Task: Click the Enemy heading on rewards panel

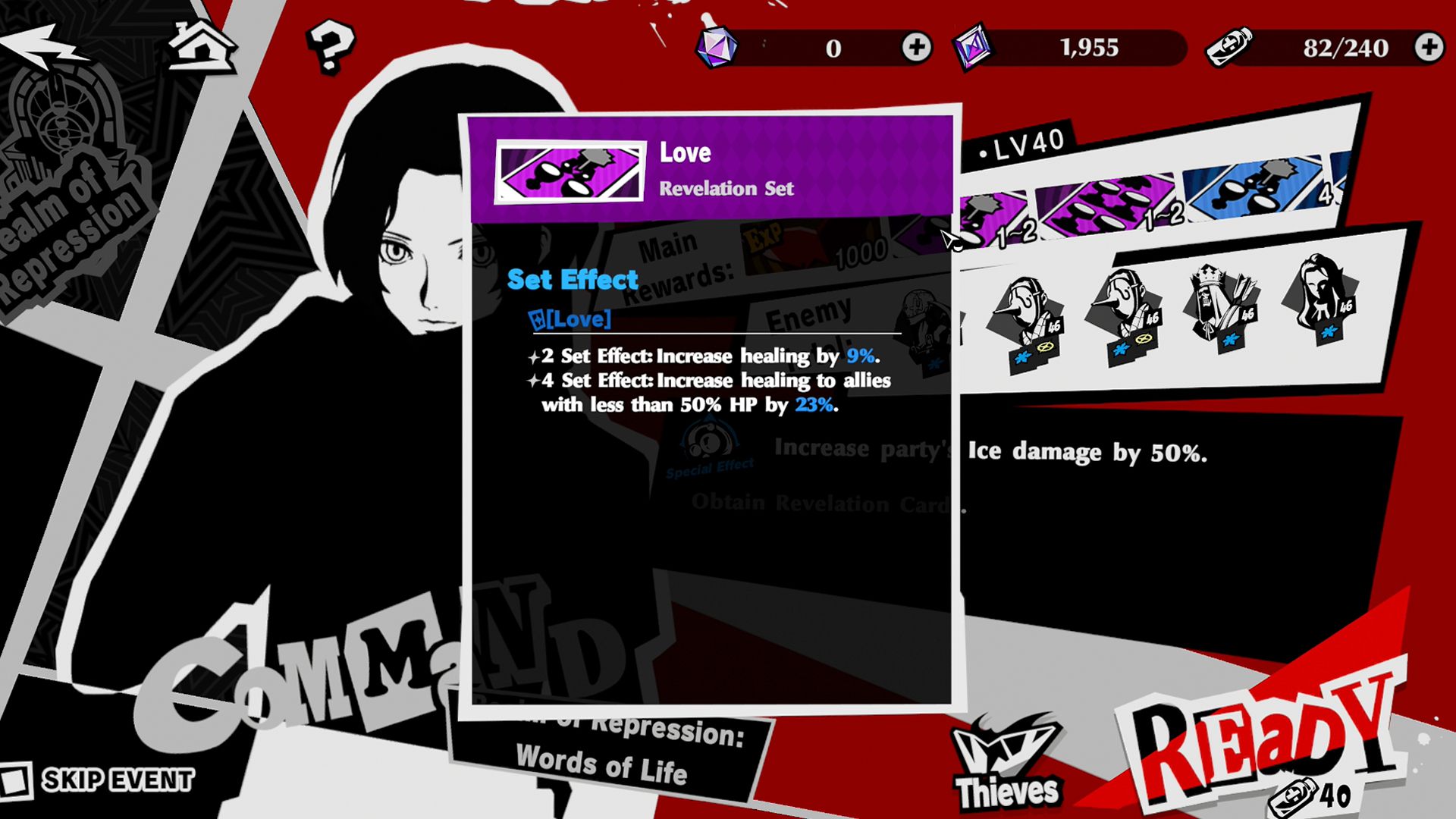Action: (810, 315)
